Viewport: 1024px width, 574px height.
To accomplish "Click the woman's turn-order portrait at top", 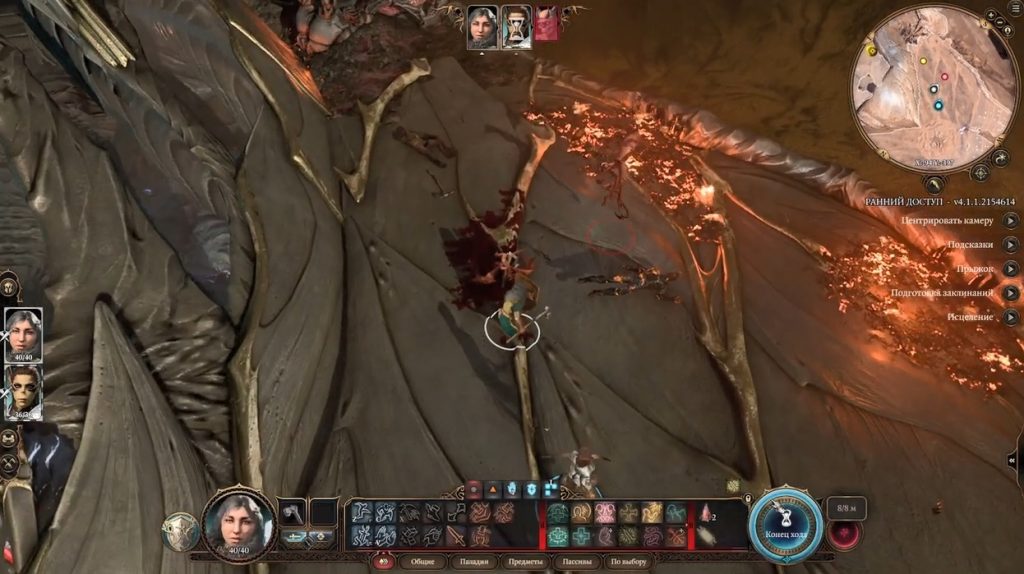I will (x=483, y=26).
